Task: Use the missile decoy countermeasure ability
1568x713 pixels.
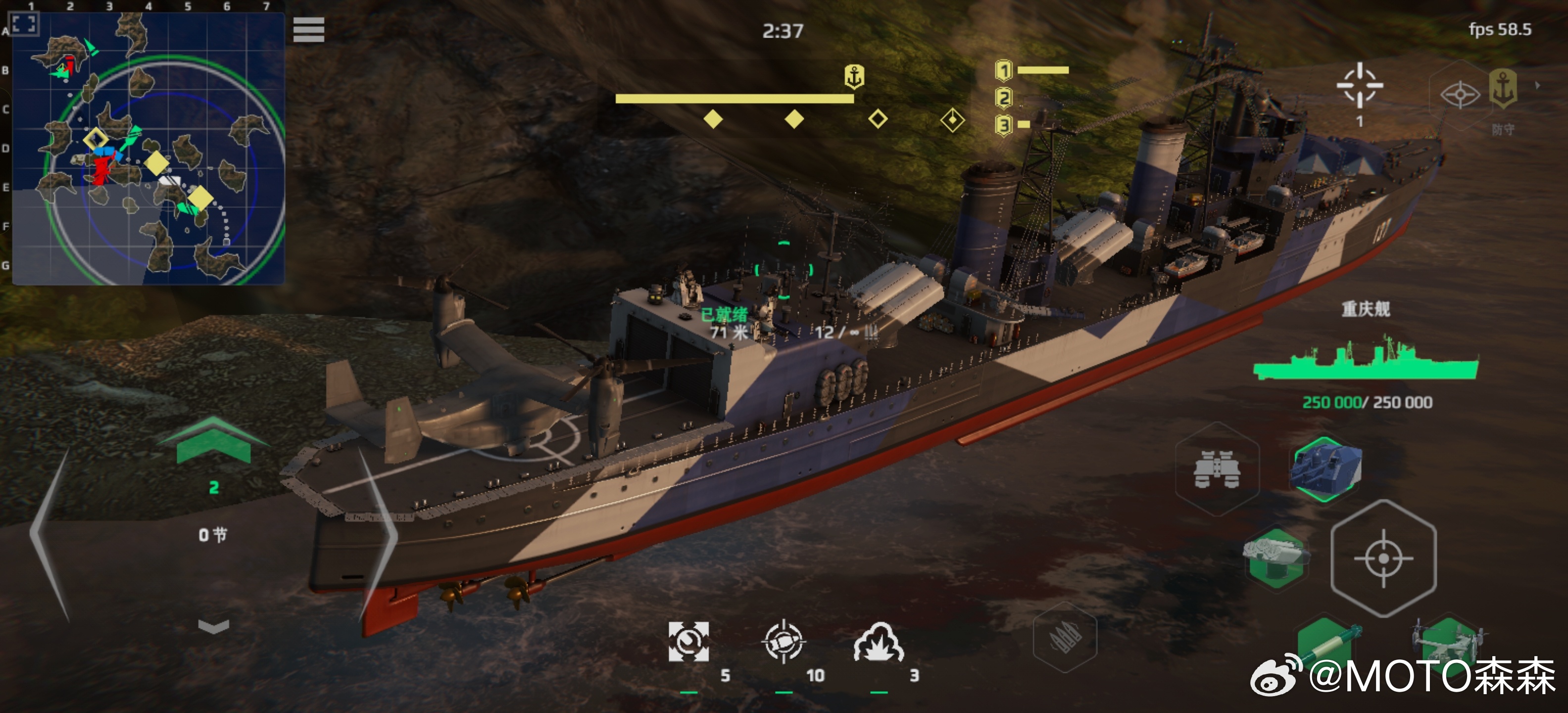Action: tap(784, 641)
